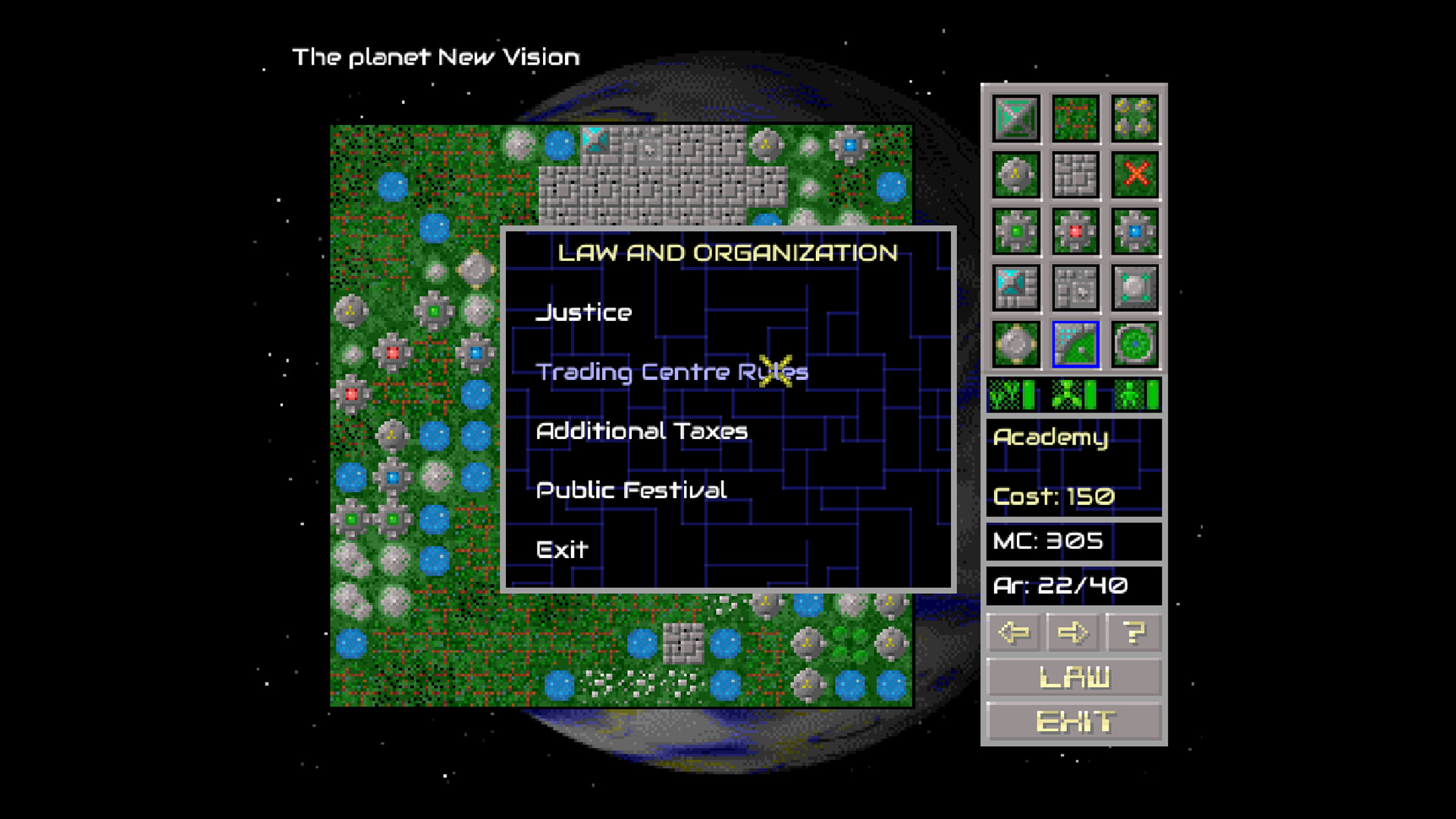Select the red X demolish tool
Screen dimensions: 1456x819
tap(1135, 174)
